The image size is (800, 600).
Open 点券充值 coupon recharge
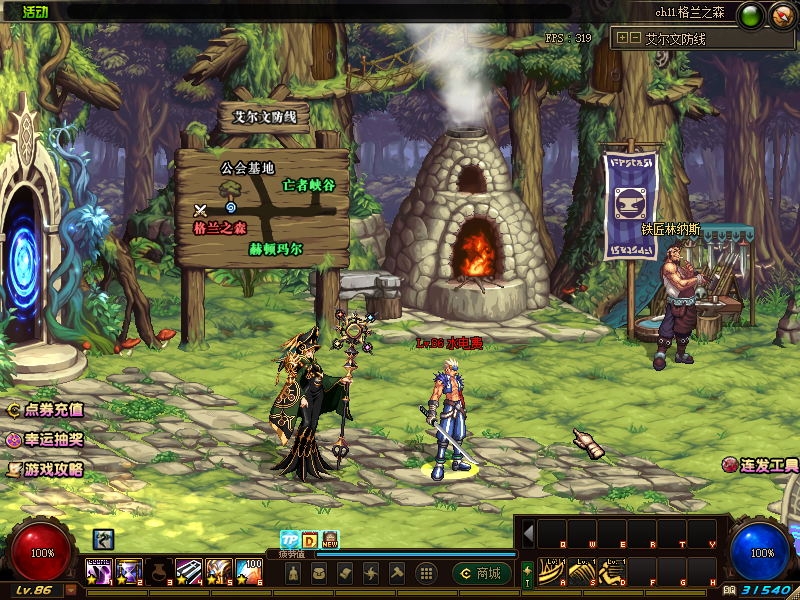tap(45, 409)
